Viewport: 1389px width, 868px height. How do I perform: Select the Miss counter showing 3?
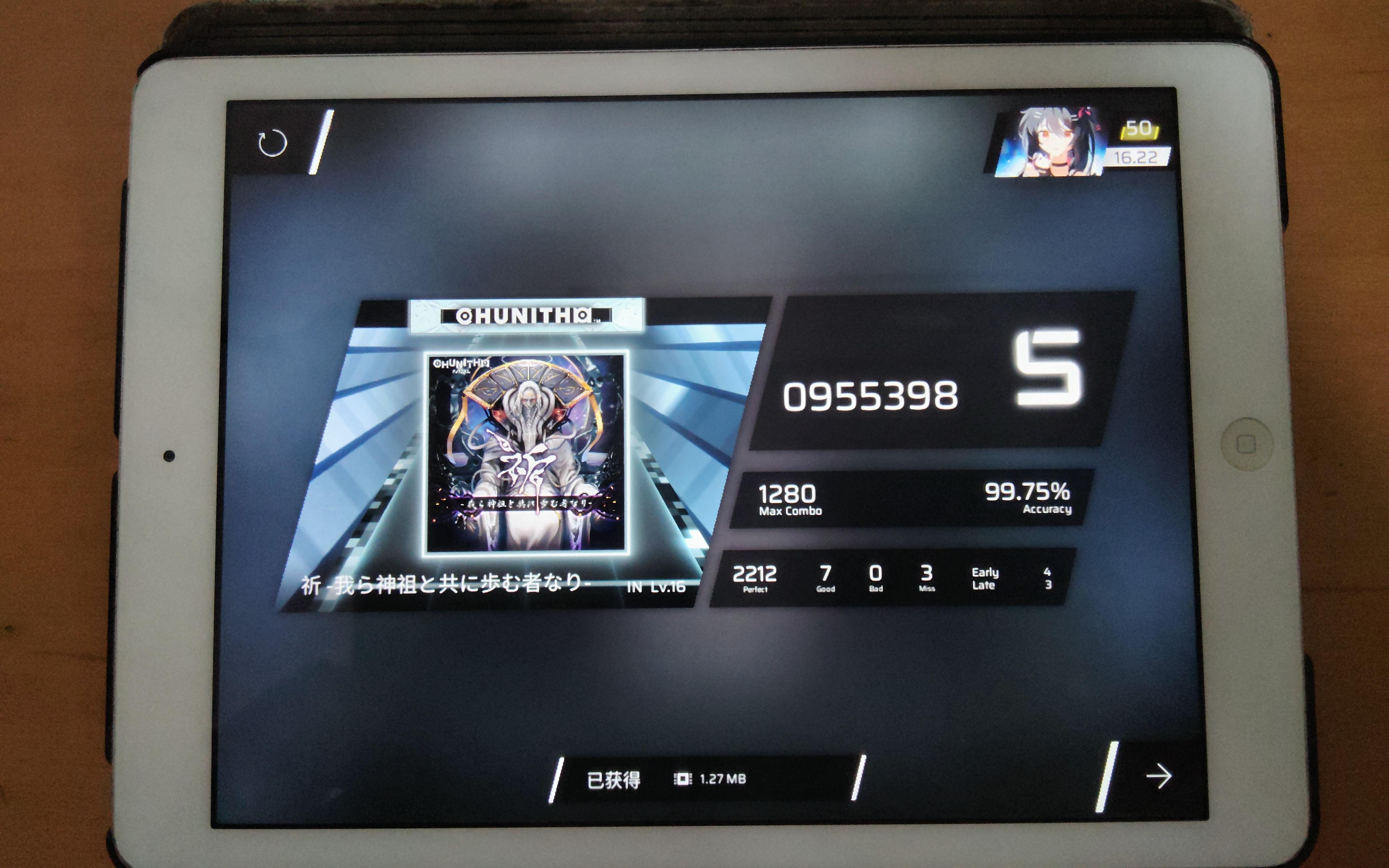pyautogui.click(x=928, y=576)
